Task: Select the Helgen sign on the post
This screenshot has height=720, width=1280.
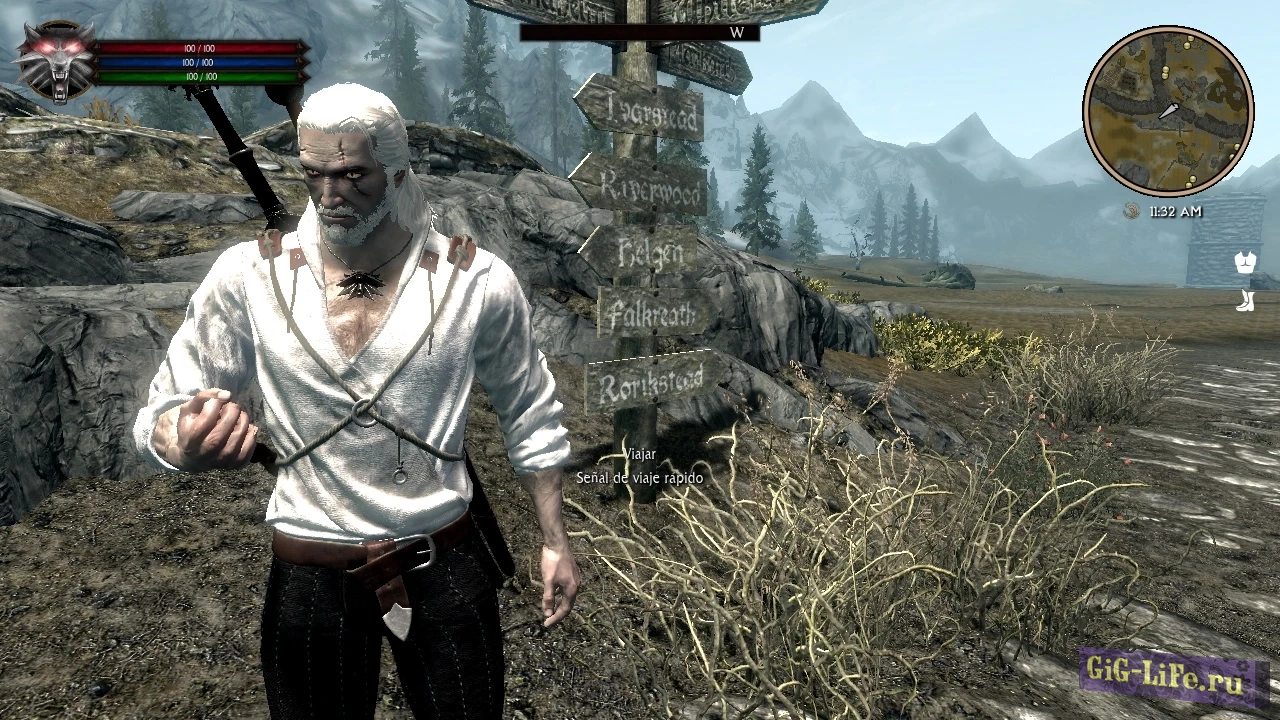Action: click(x=650, y=252)
